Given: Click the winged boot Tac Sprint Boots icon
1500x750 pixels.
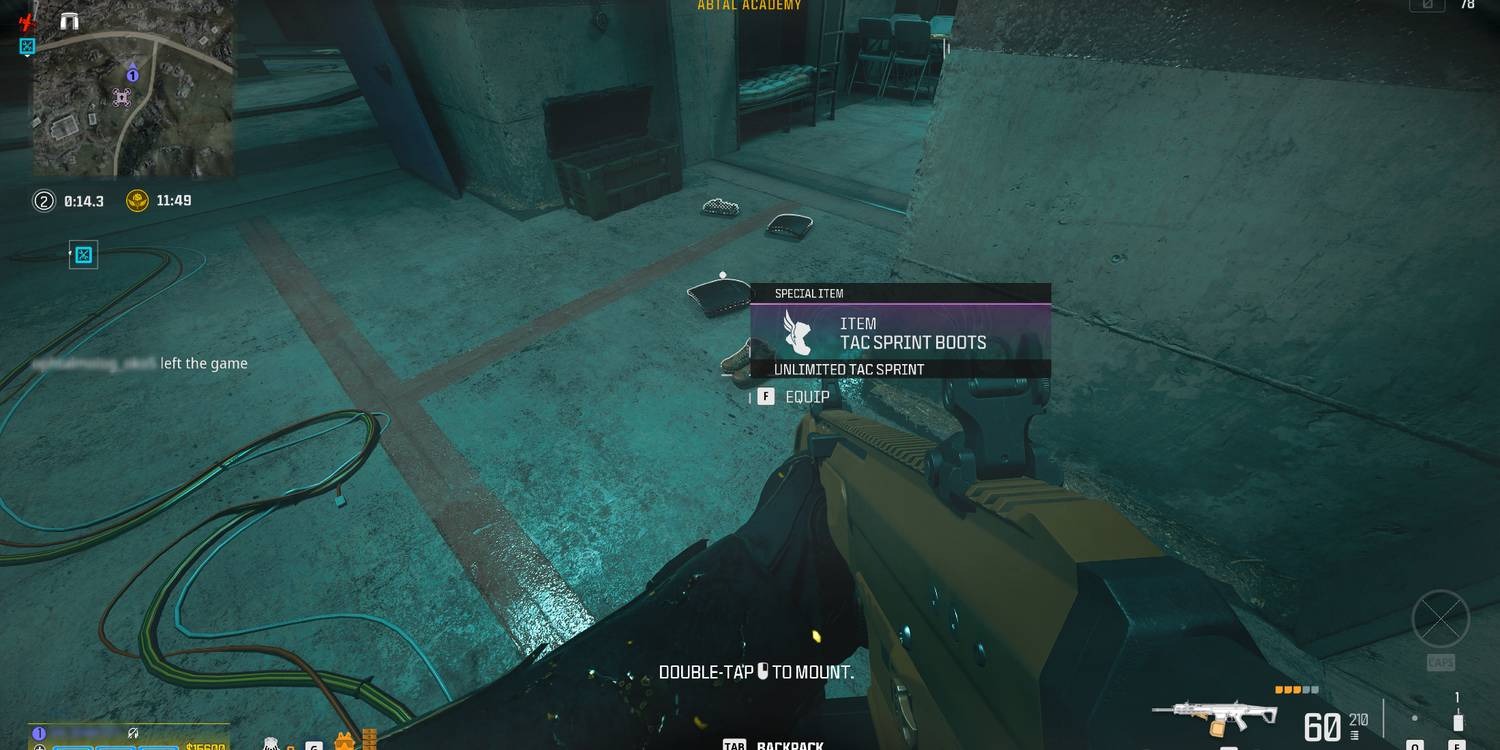Looking at the screenshot, I should coord(797,334).
